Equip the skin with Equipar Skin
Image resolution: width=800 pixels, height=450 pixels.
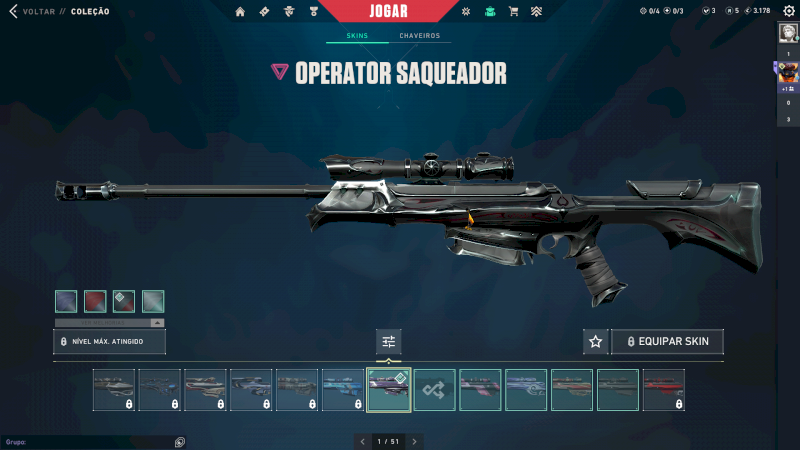coord(667,342)
